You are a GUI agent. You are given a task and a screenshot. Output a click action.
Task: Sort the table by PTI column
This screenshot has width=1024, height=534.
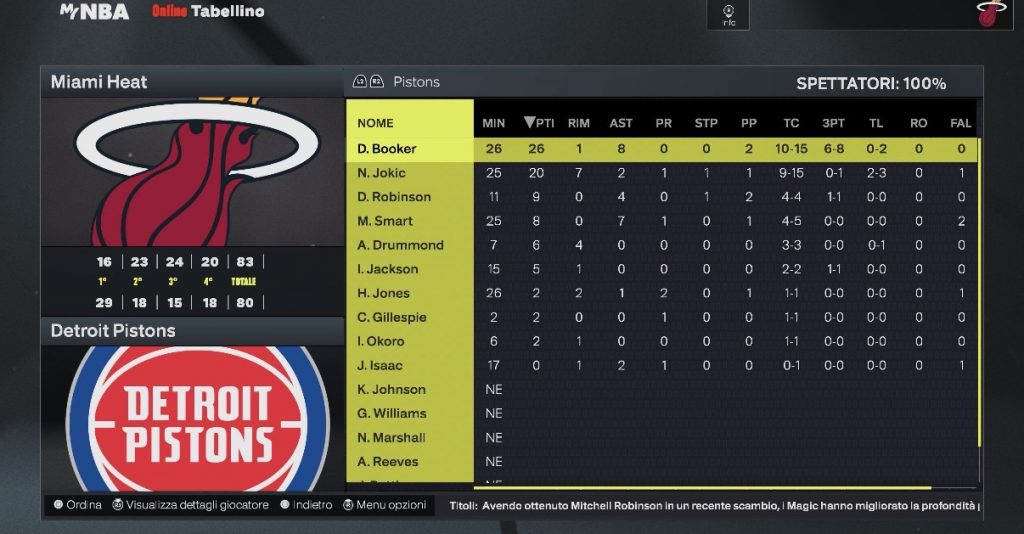click(538, 123)
